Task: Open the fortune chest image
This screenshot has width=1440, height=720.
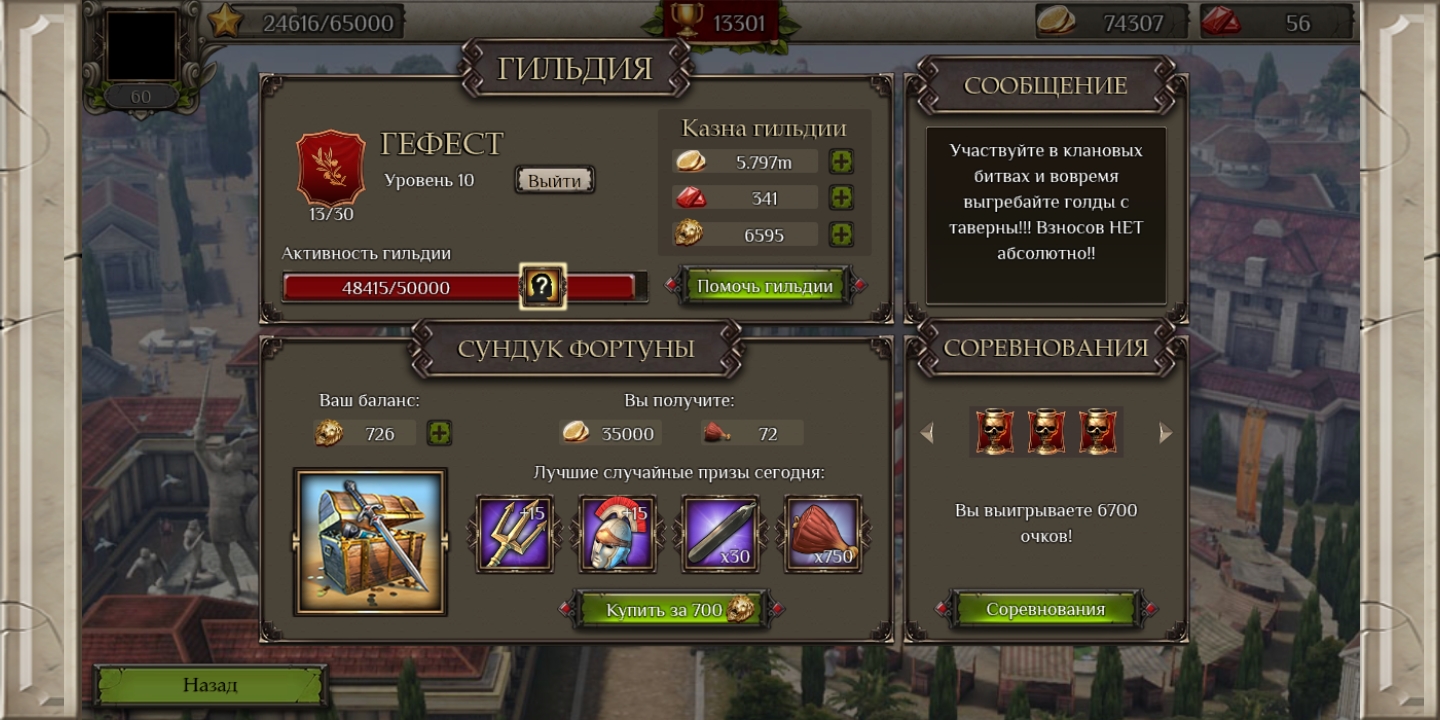Action: [370, 541]
